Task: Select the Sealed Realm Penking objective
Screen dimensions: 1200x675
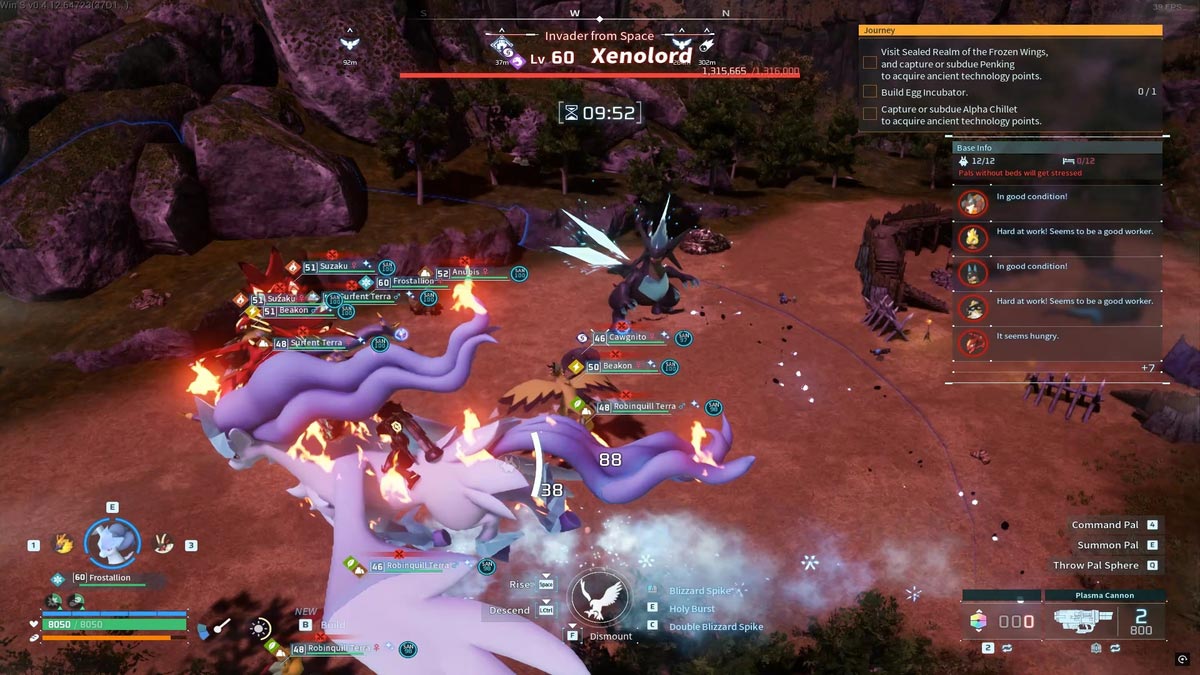Action: 960,64
